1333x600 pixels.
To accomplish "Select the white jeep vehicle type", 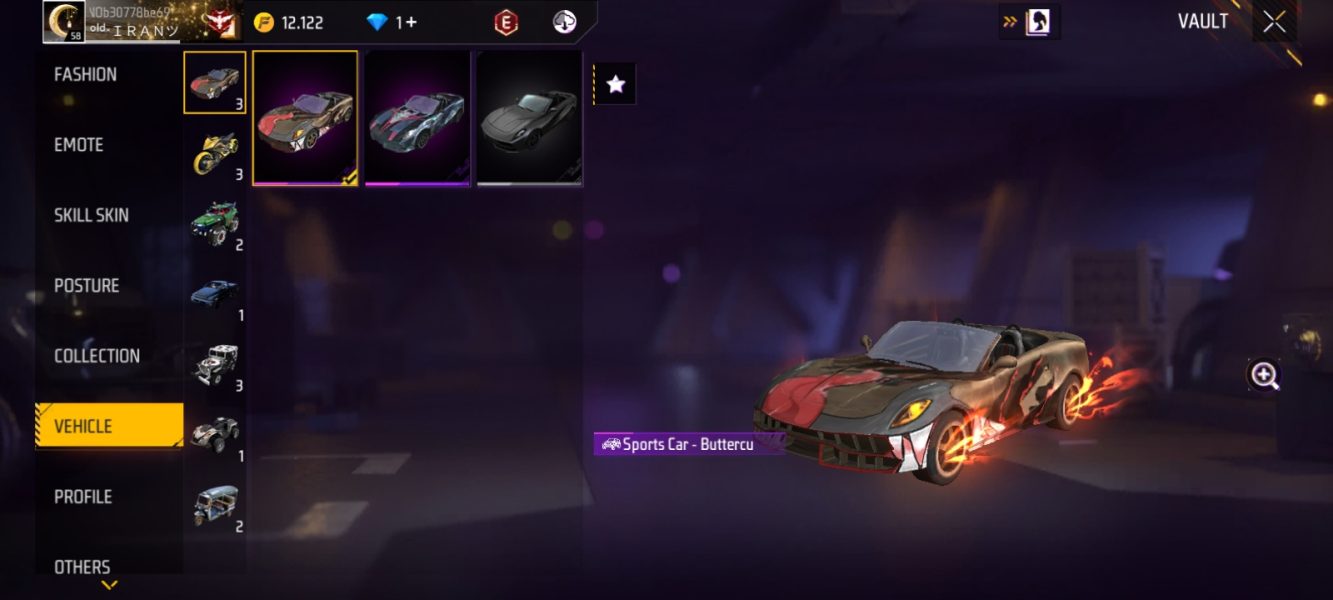I will tap(215, 364).
